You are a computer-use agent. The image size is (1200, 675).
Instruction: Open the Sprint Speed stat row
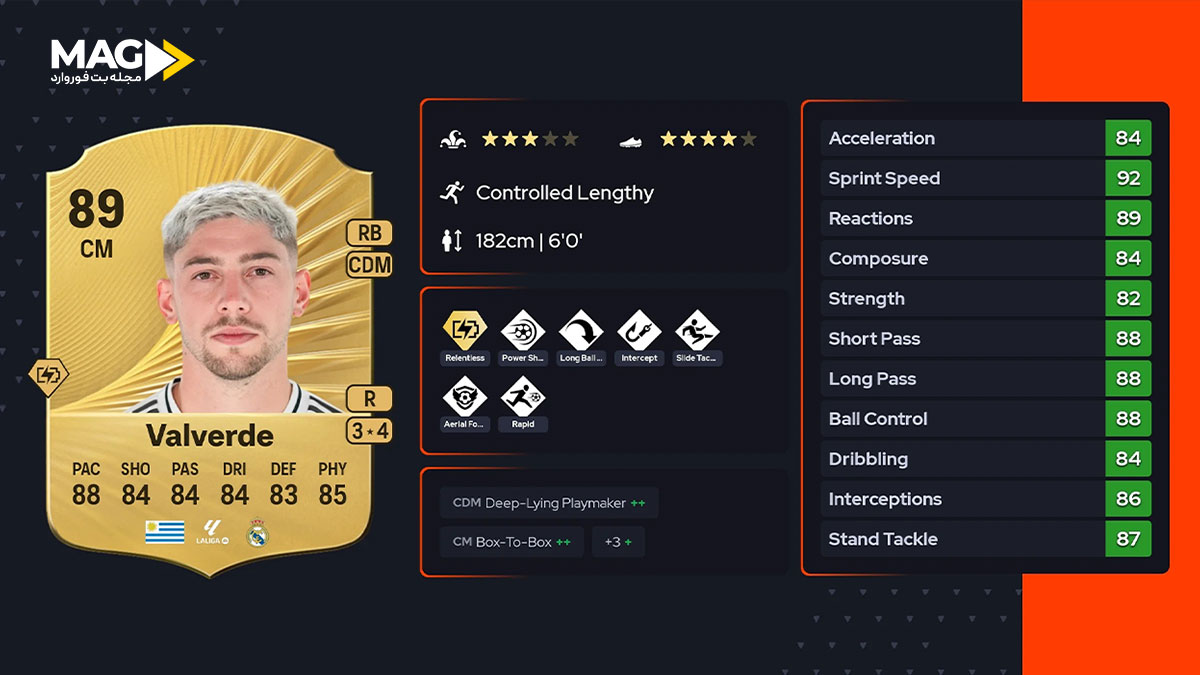click(985, 178)
